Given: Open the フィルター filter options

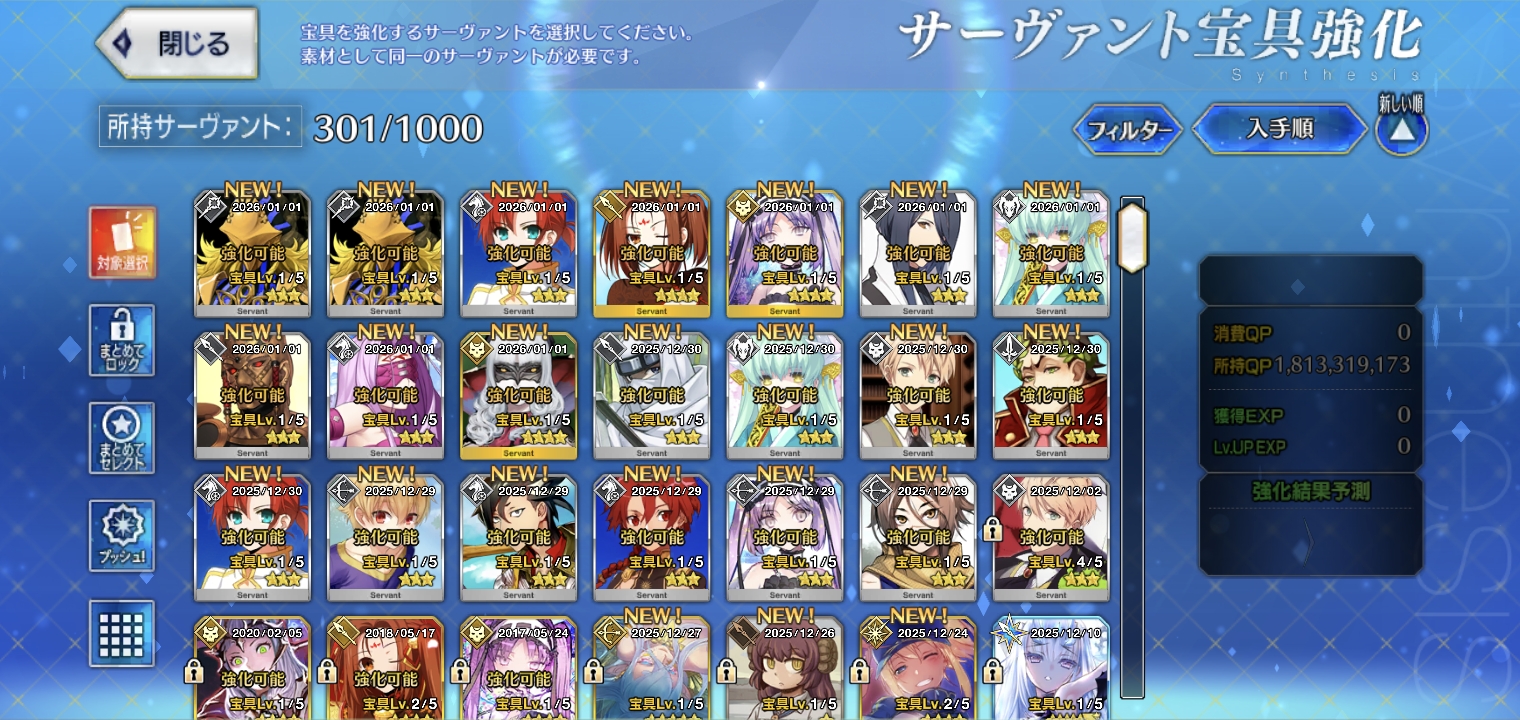Looking at the screenshot, I should point(1129,130).
